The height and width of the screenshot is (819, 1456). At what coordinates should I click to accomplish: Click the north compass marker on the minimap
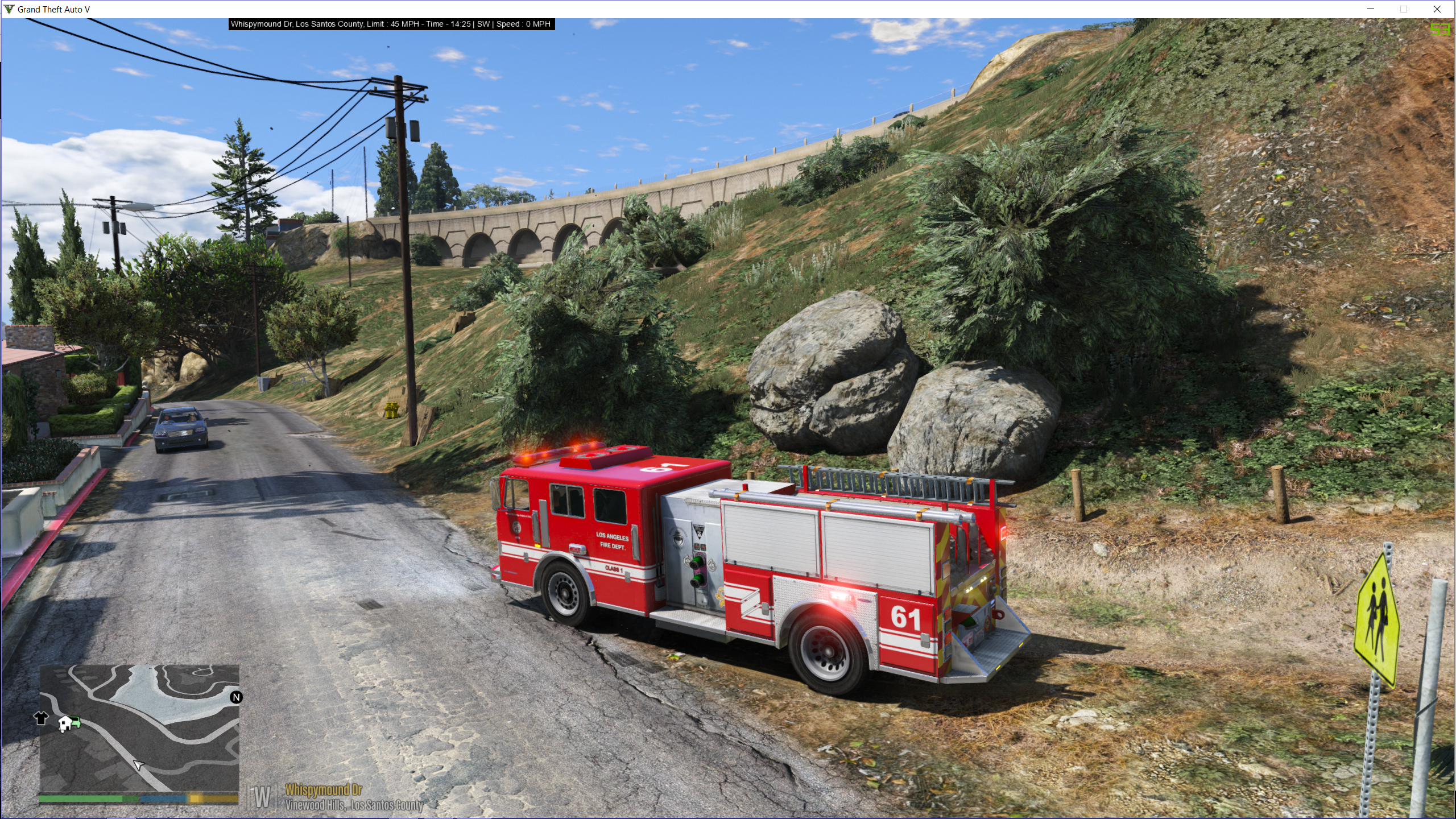tap(236, 697)
